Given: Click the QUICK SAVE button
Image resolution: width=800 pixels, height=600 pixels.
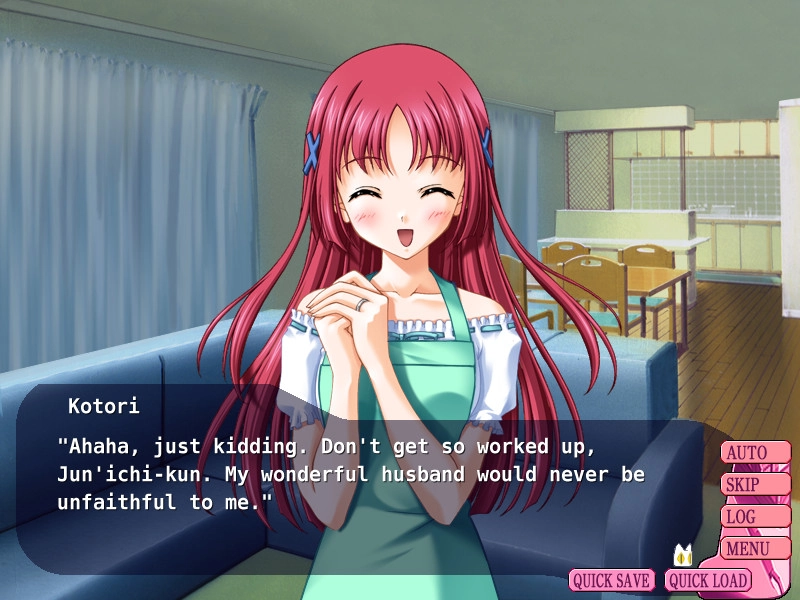Looking at the screenshot, I should 612,580.
